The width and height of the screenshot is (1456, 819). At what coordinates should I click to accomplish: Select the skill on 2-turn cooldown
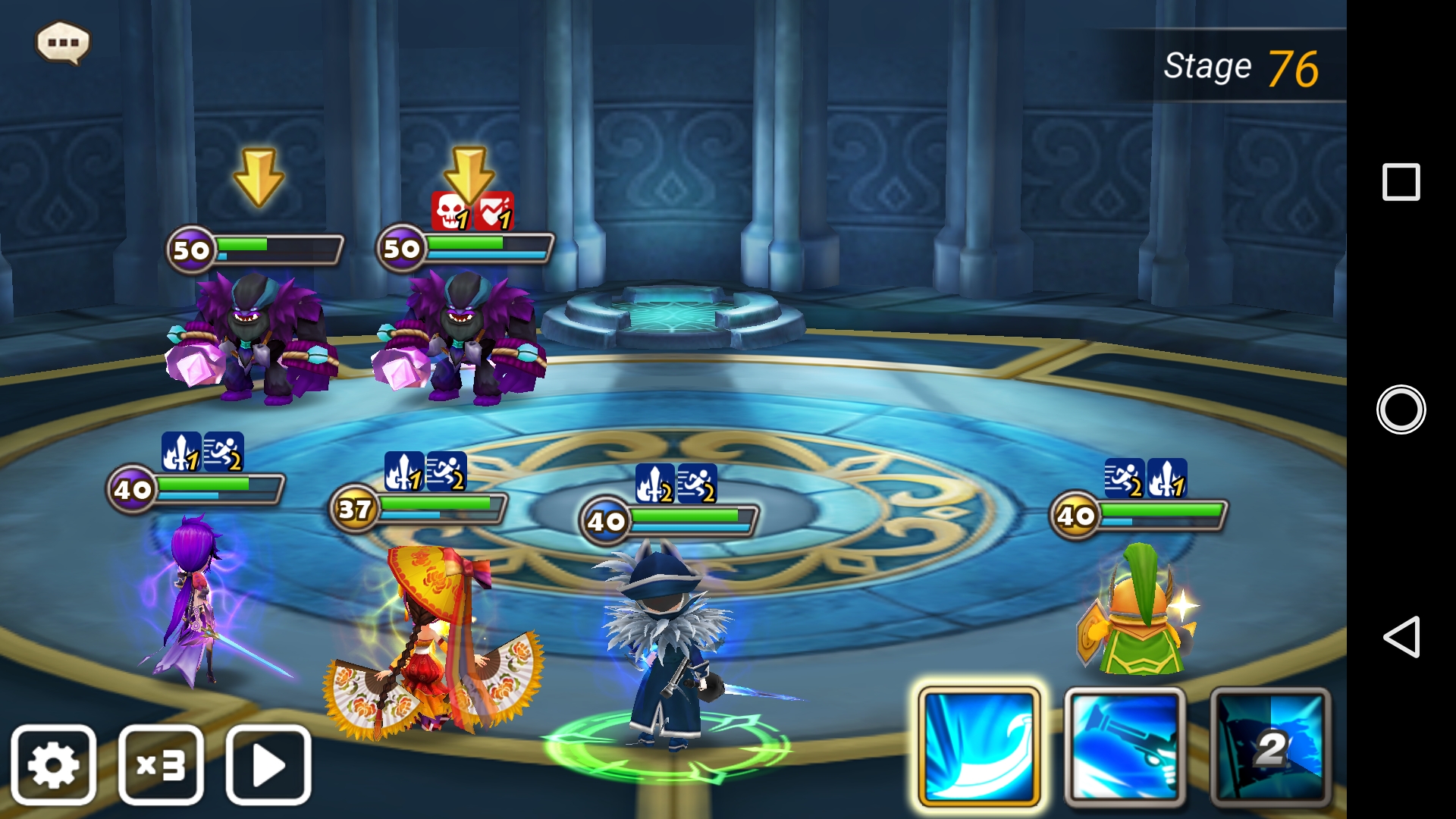(1270, 746)
